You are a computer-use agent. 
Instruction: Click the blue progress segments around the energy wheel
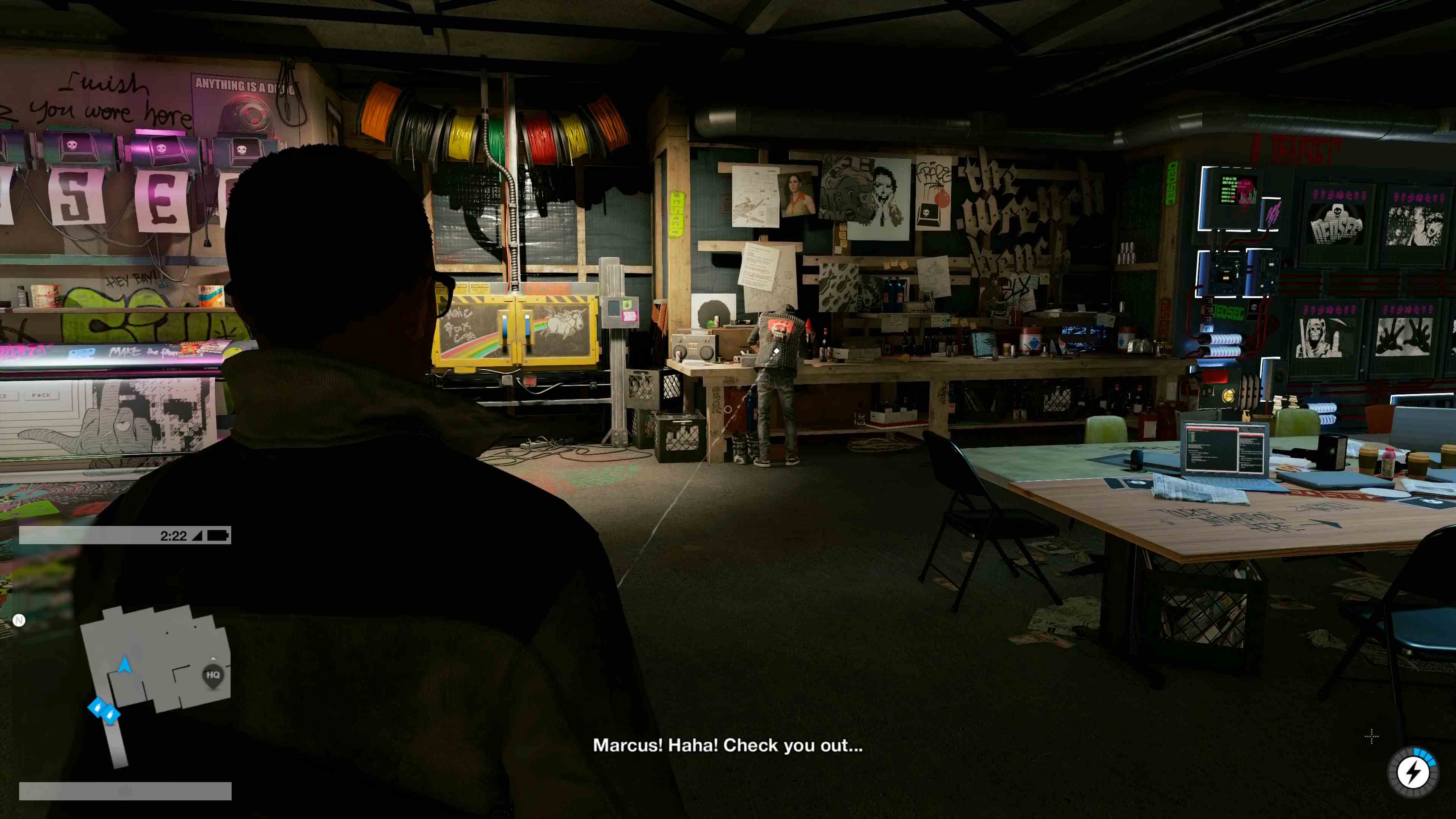coord(1425,756)
